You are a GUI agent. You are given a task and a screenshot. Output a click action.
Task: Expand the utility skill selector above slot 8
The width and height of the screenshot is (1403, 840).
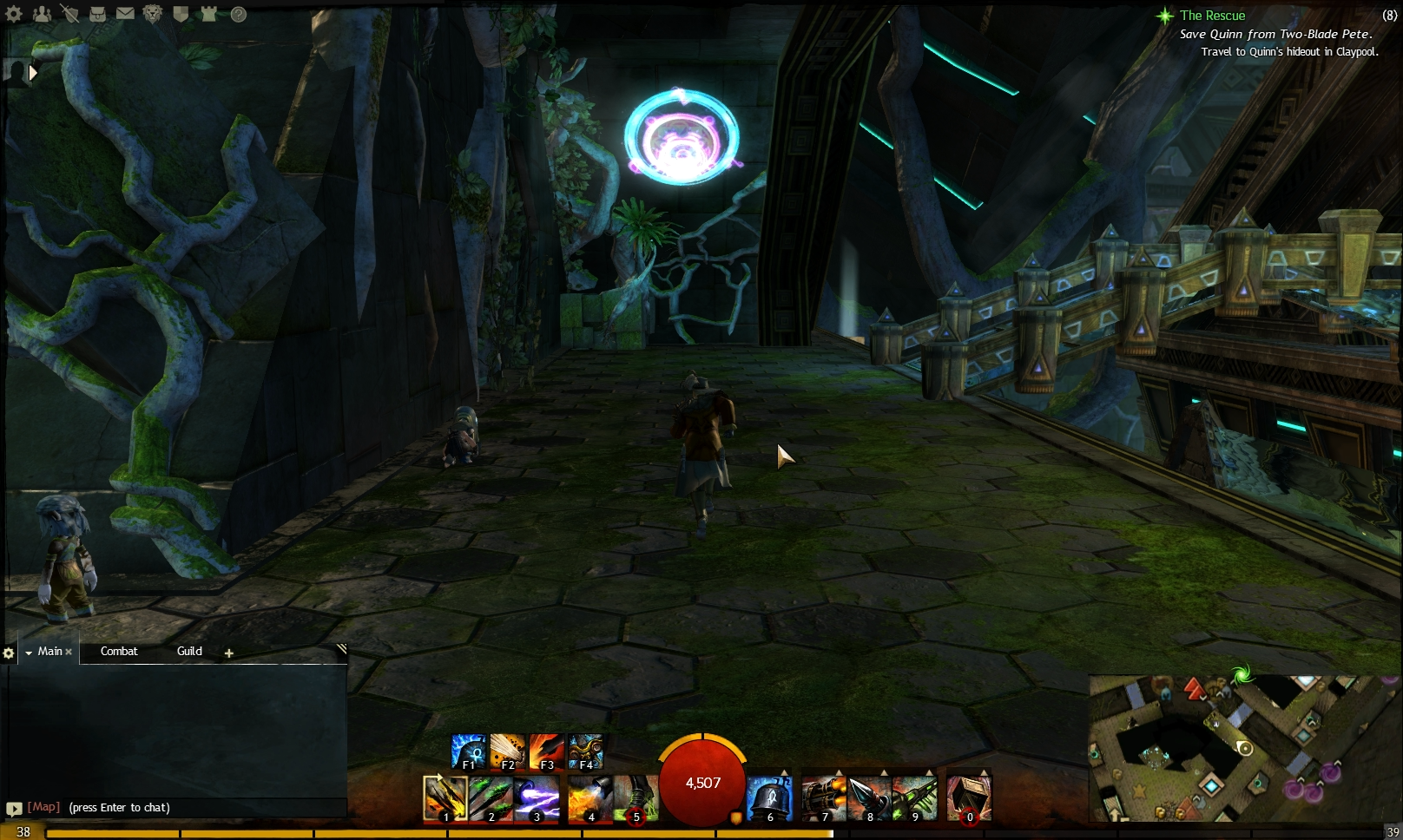(x=884, y=772)
